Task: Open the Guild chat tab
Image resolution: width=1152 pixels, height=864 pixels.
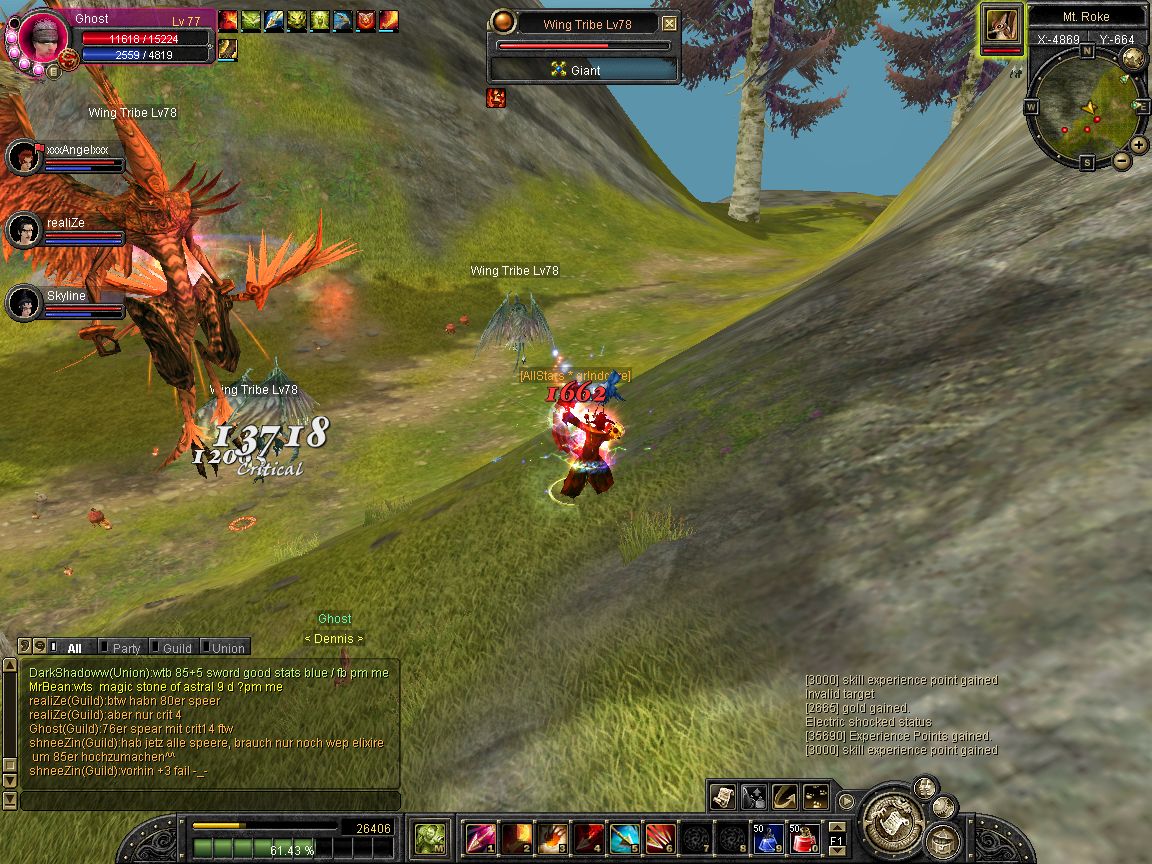Action: pos(176,648)
